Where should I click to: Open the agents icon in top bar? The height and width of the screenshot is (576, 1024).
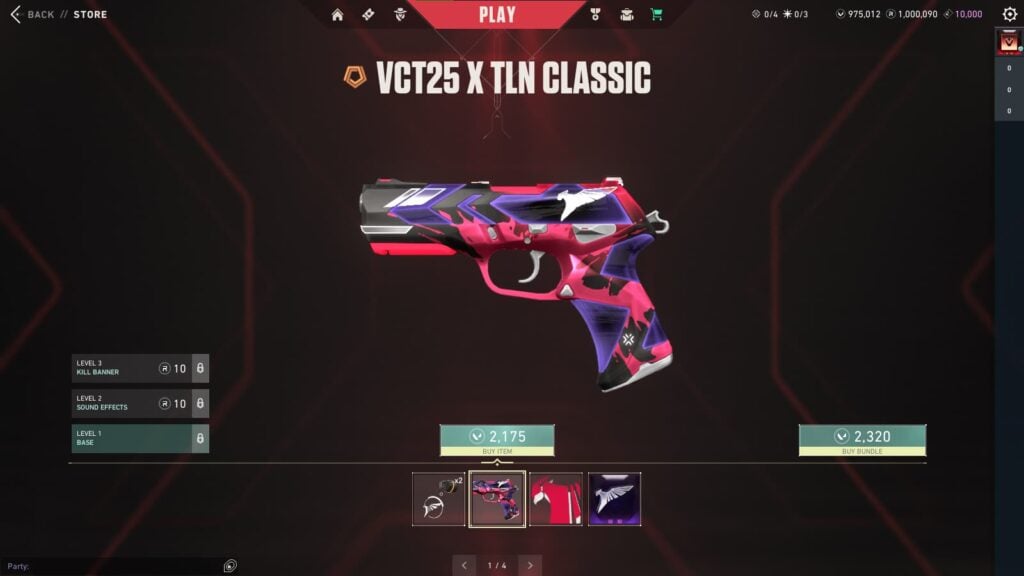(400, 15)
